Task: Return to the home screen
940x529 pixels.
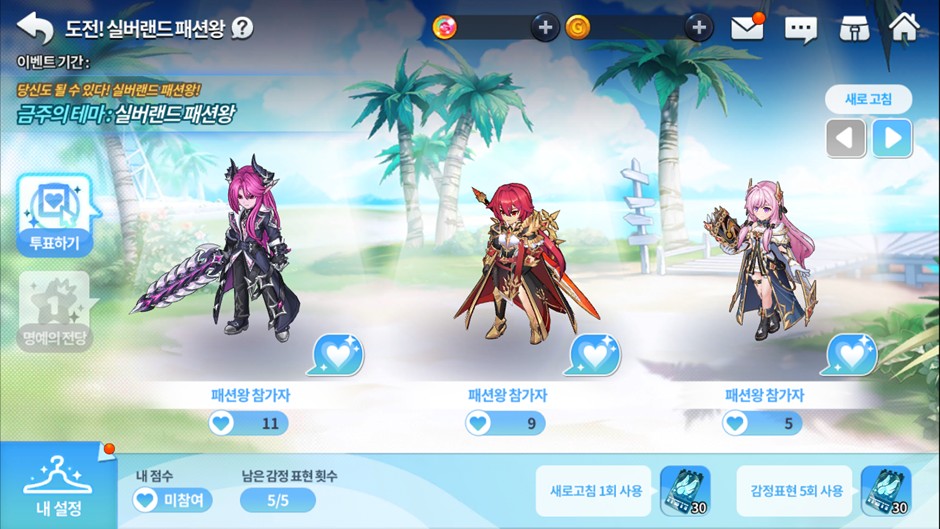Action: click(904, 27)
